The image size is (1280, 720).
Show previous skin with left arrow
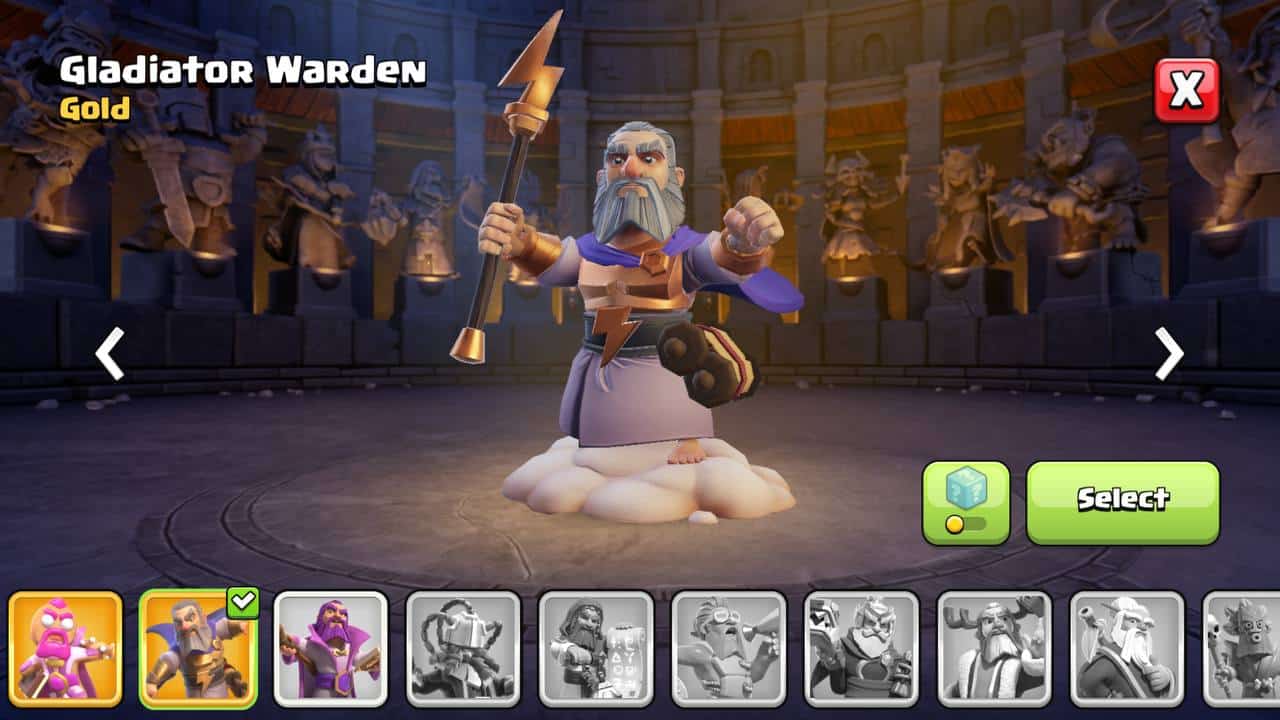pyautogui.click(x=110, y=354)
